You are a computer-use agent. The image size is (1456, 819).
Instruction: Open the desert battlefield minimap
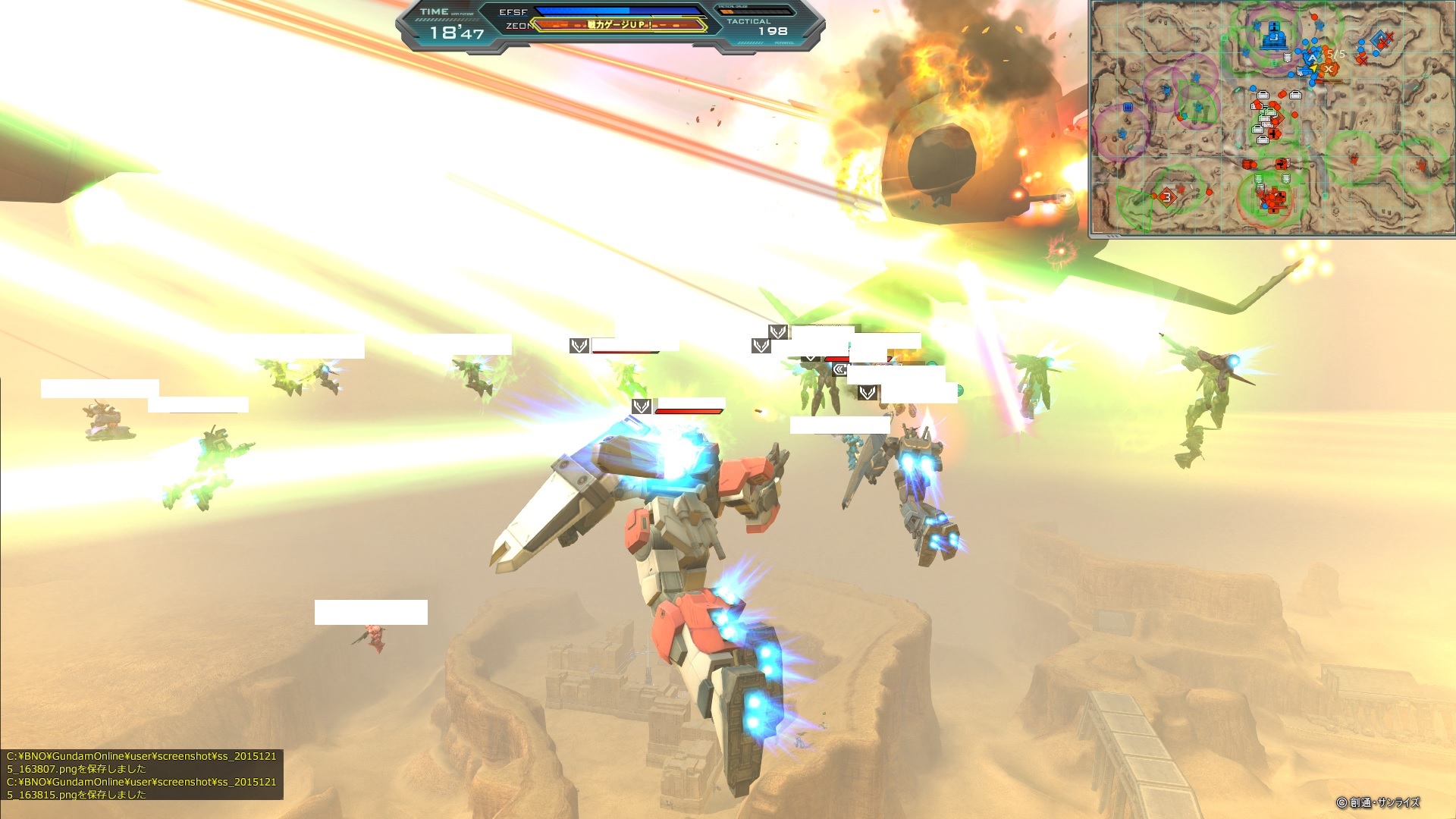[1271, 118]
